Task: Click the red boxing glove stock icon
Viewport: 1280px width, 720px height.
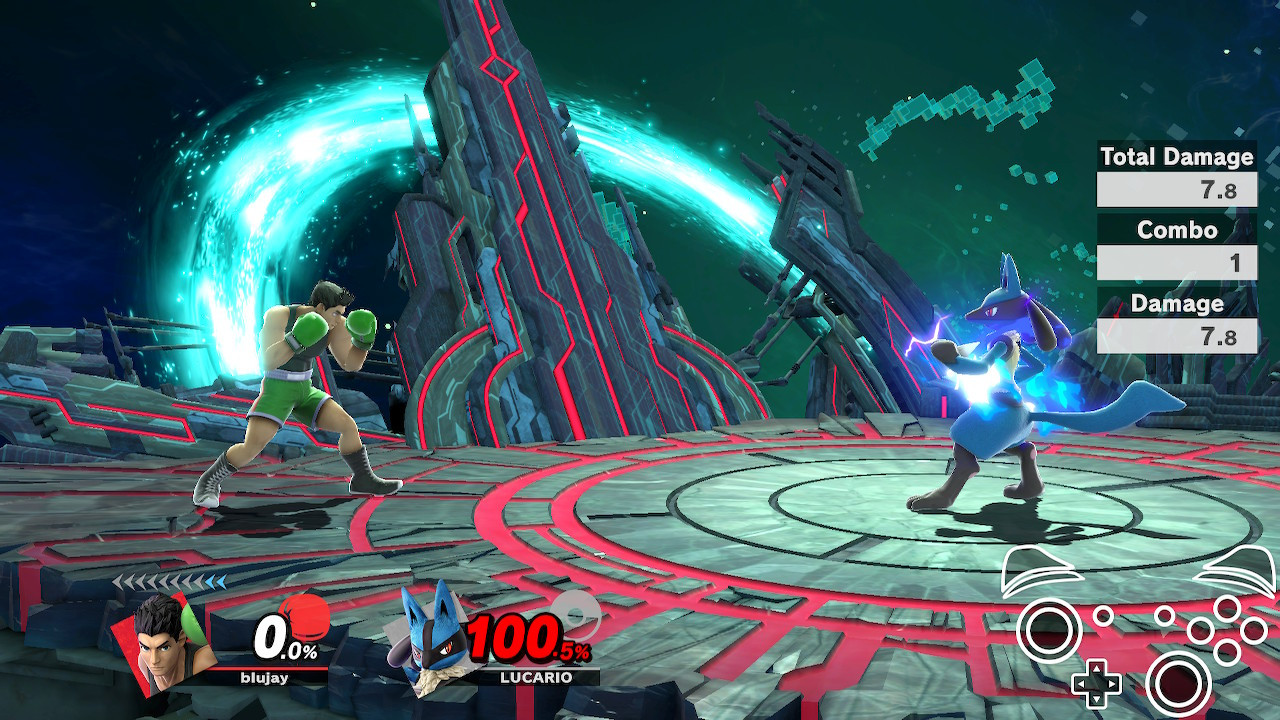Action: (x=305, y=619)
